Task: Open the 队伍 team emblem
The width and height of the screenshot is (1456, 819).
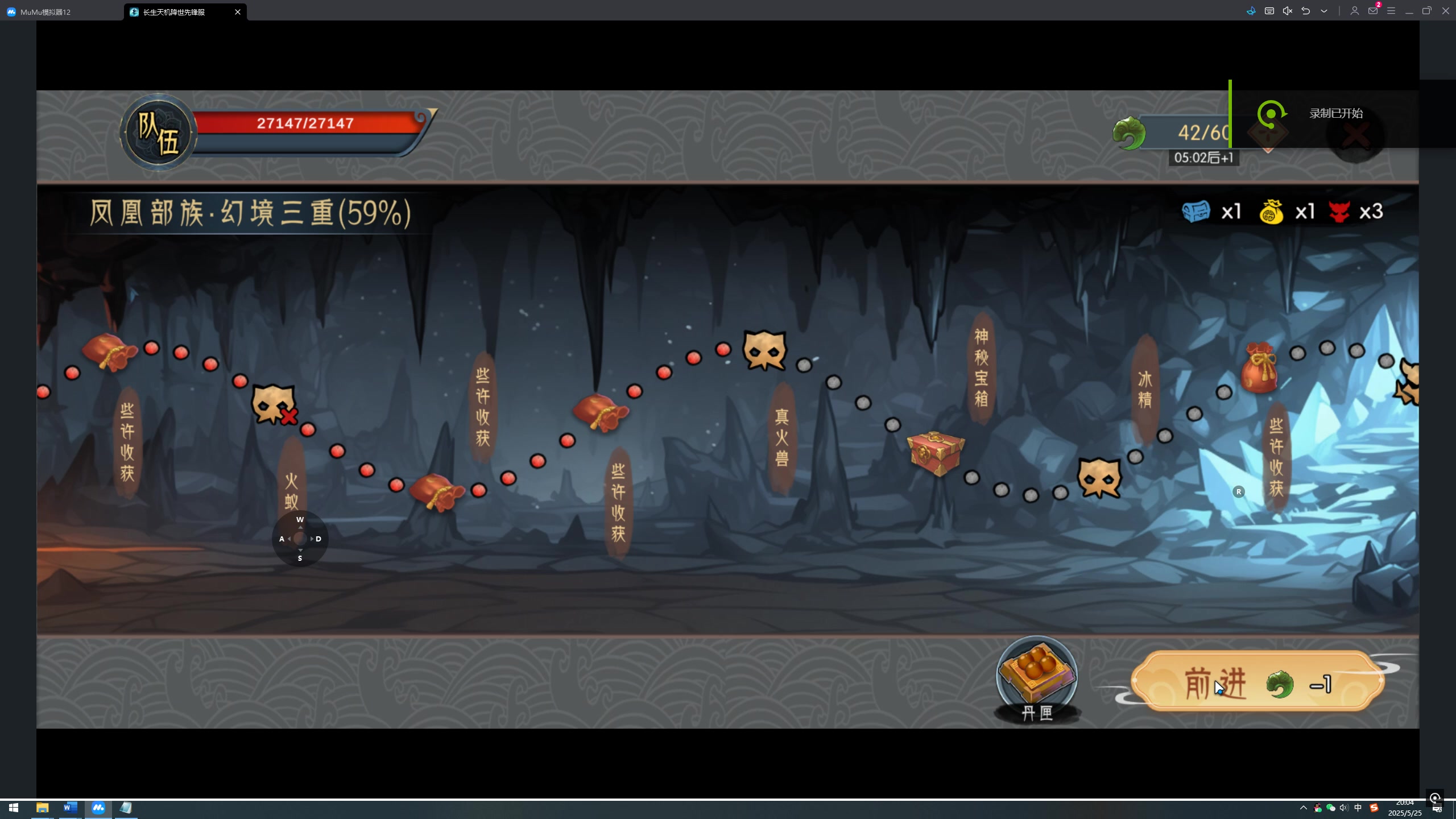Action: pos(158,133)
